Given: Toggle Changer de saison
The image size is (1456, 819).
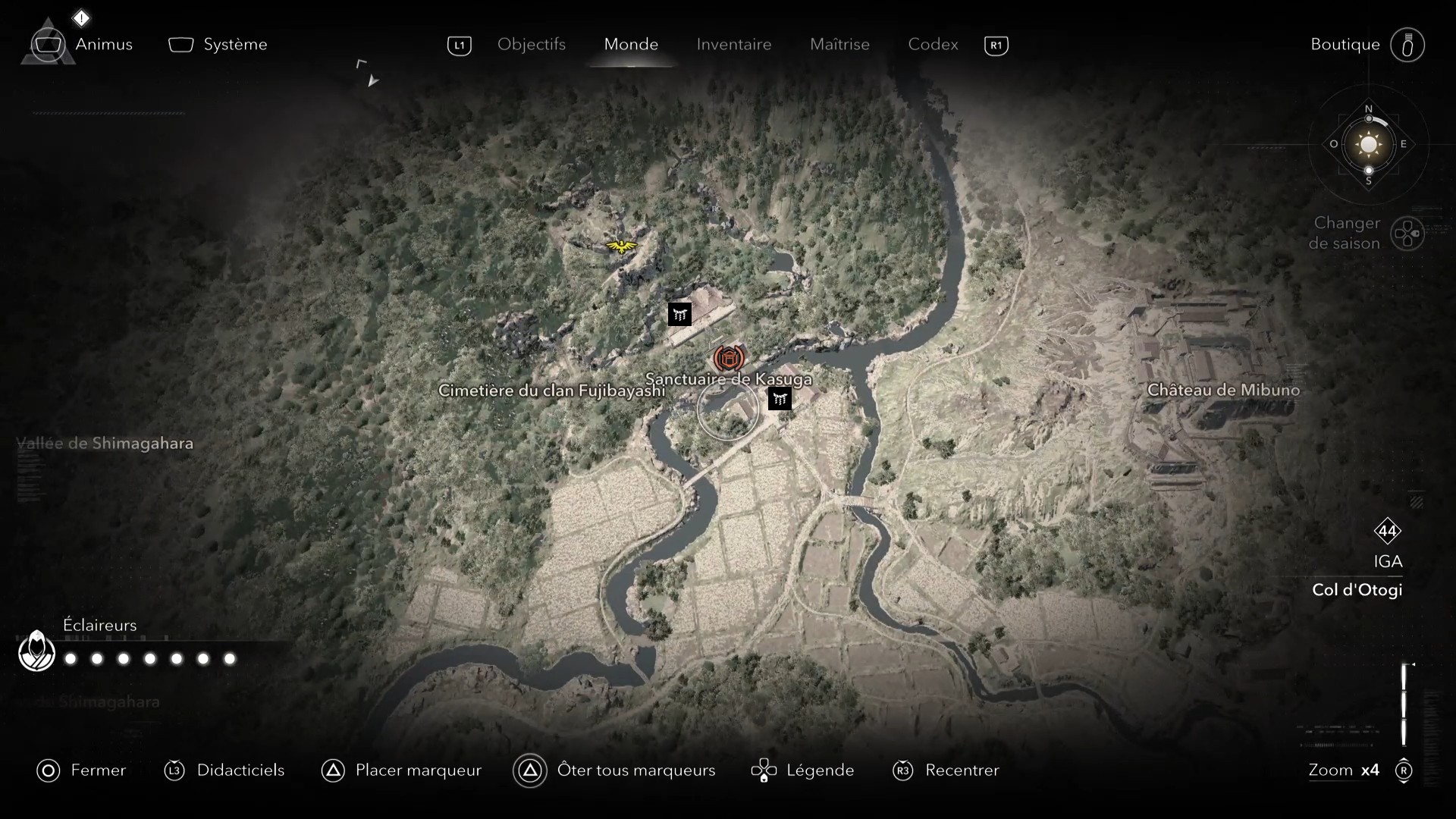Looking at the screenshot, I should (x=1409, y=234).
